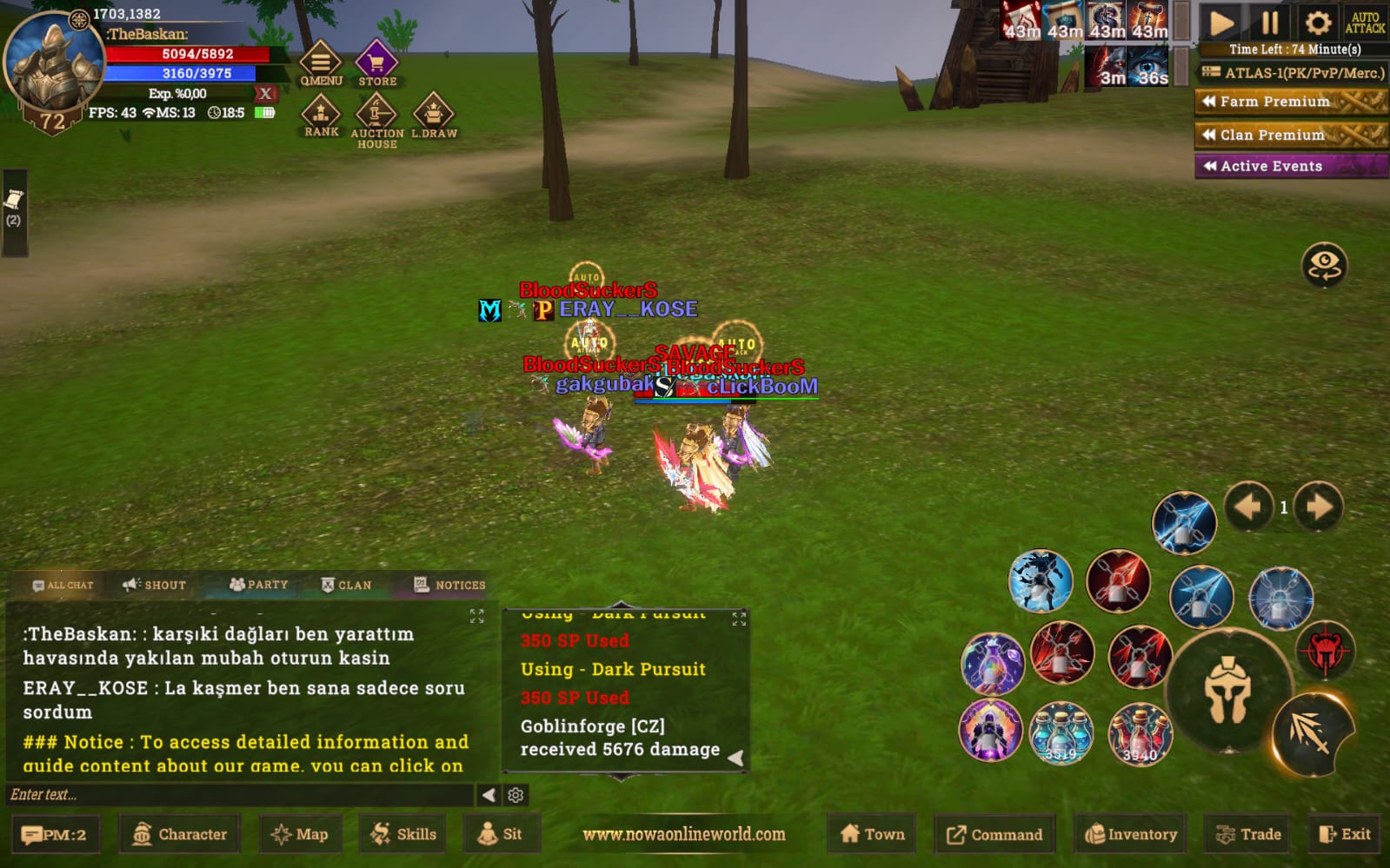1390x868 pixels.
Task: Exit the game
Action: [1344, 834]
